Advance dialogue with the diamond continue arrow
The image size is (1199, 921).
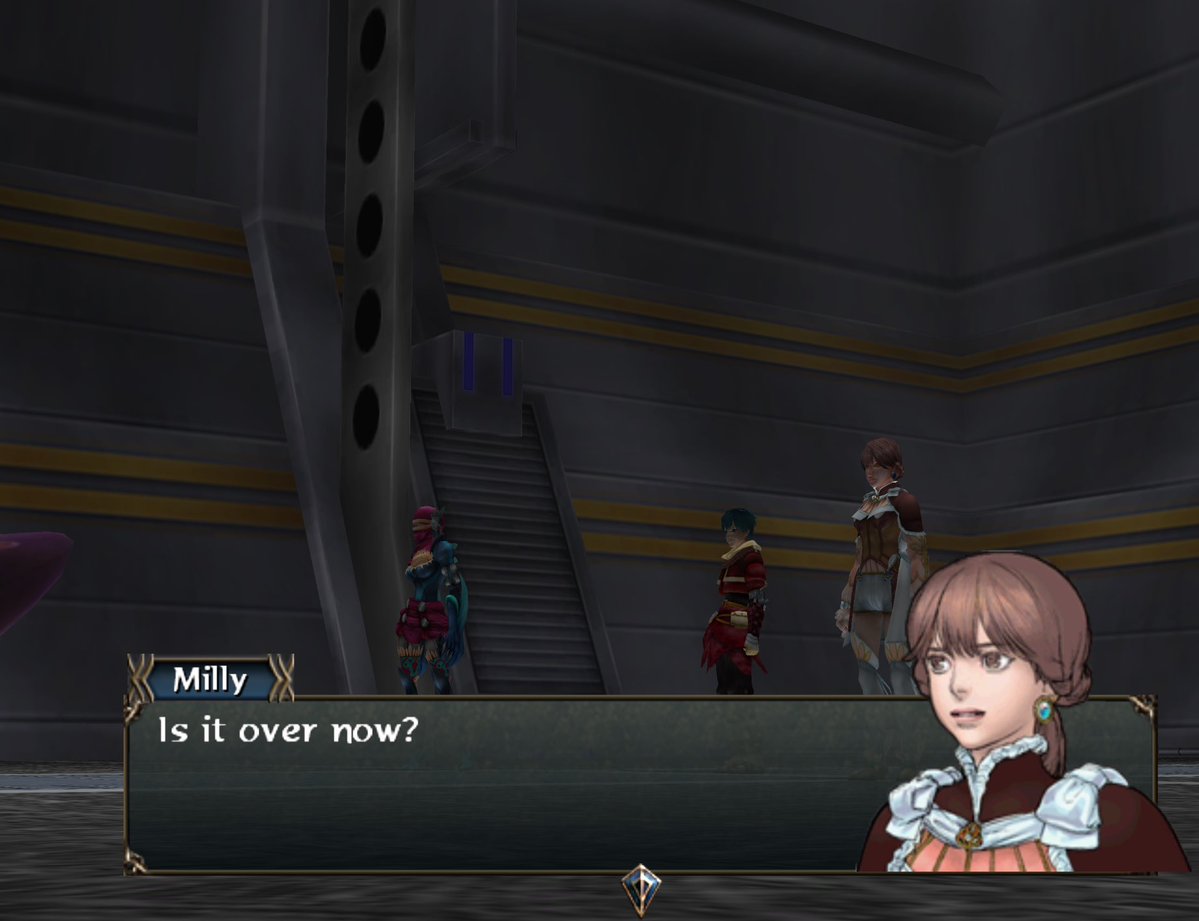point(640,886)
